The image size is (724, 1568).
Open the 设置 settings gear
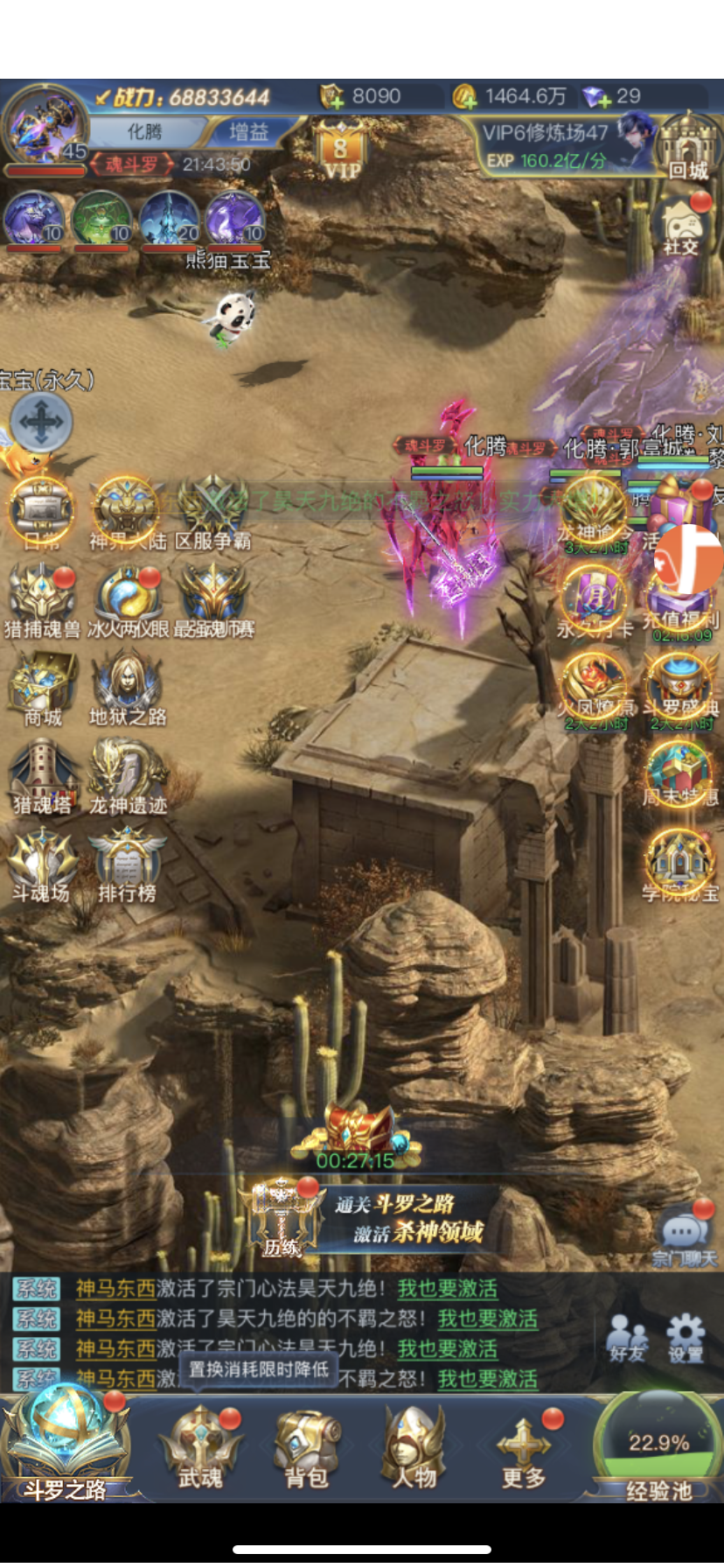(686, 1339)
